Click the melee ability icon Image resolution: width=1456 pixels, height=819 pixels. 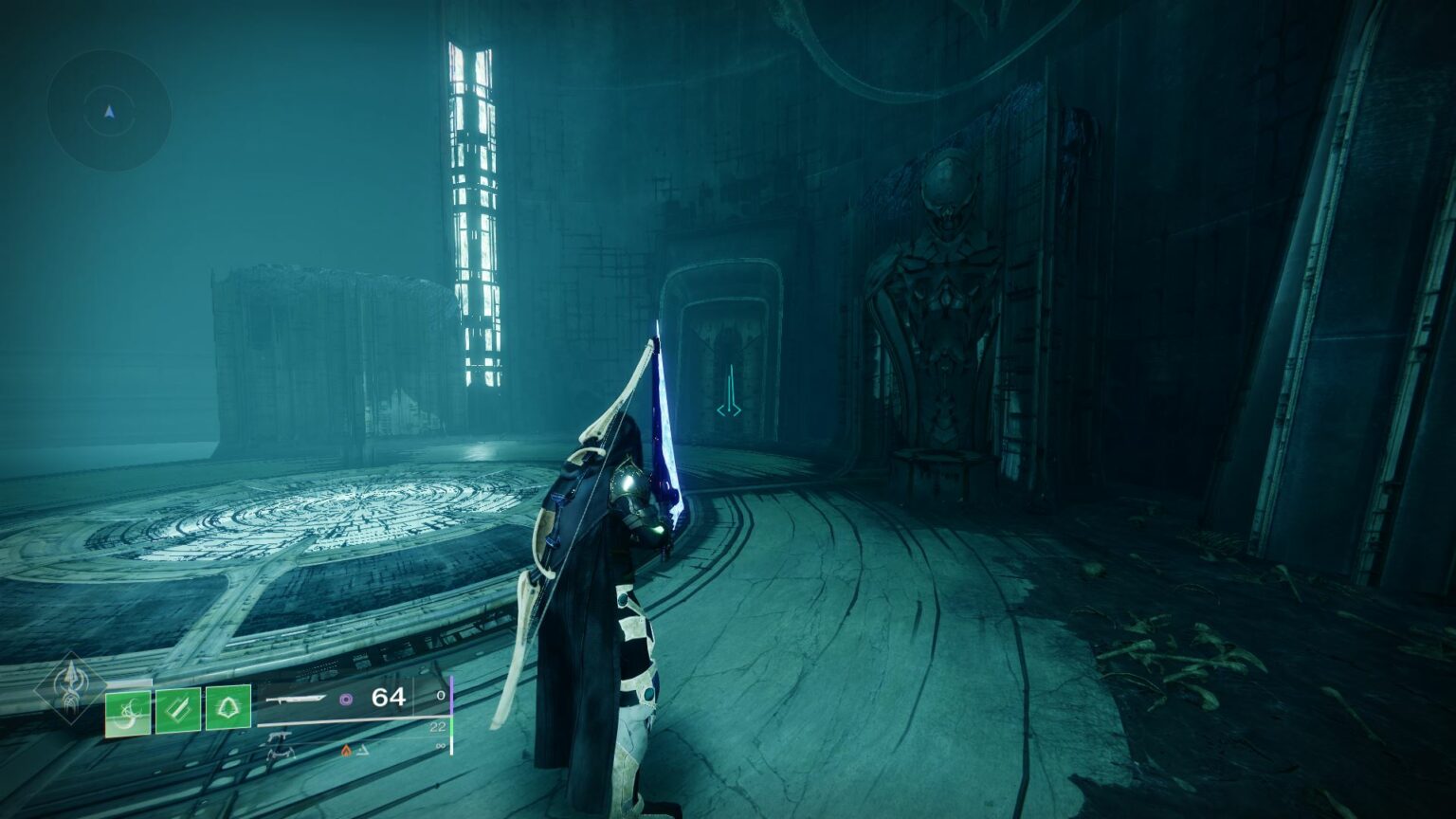point(176,710)
